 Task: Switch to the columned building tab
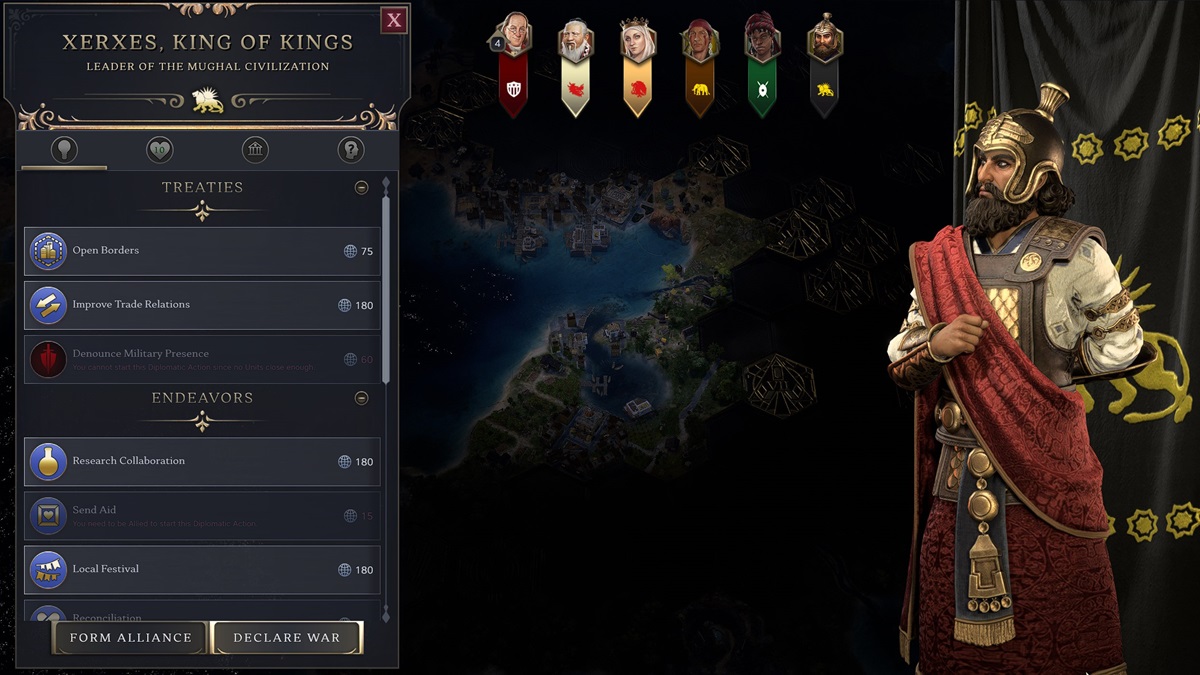255,151
